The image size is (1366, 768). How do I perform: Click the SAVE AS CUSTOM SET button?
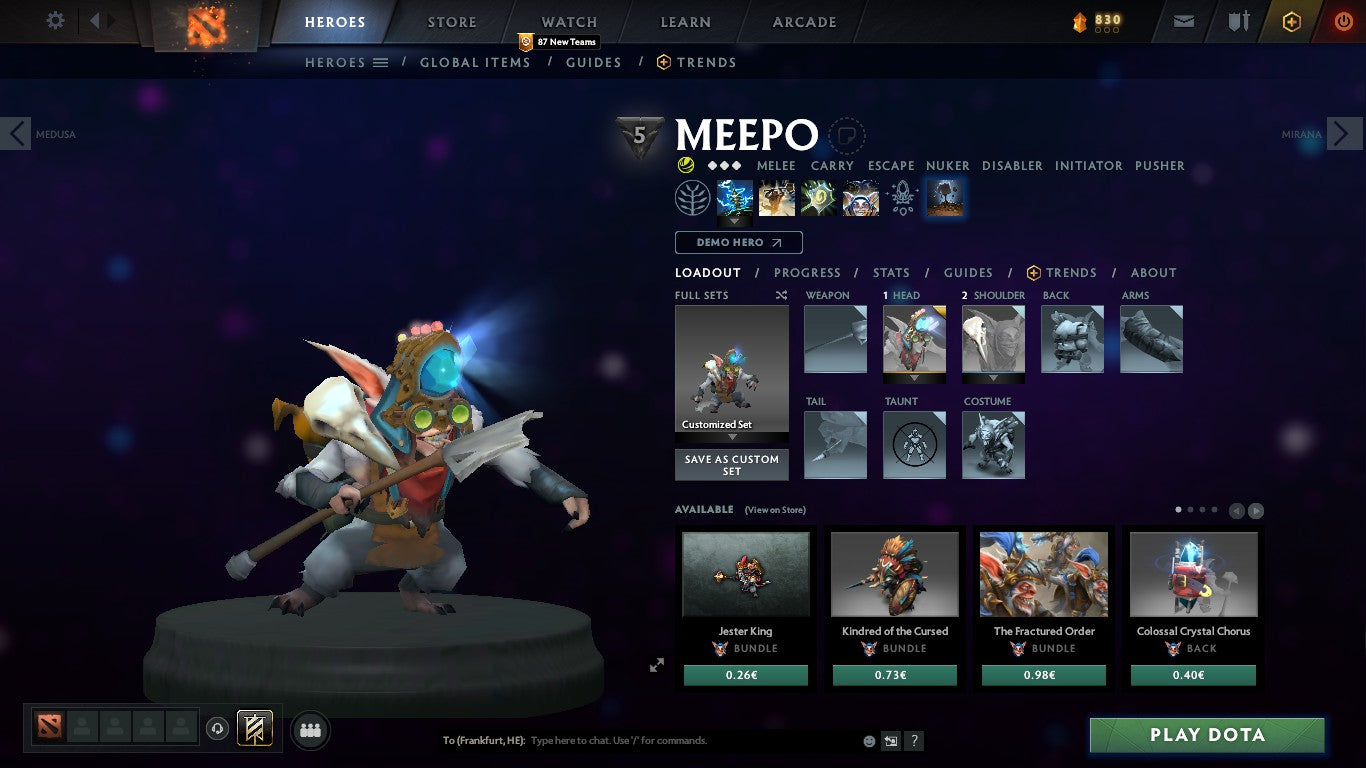[731, 464]
